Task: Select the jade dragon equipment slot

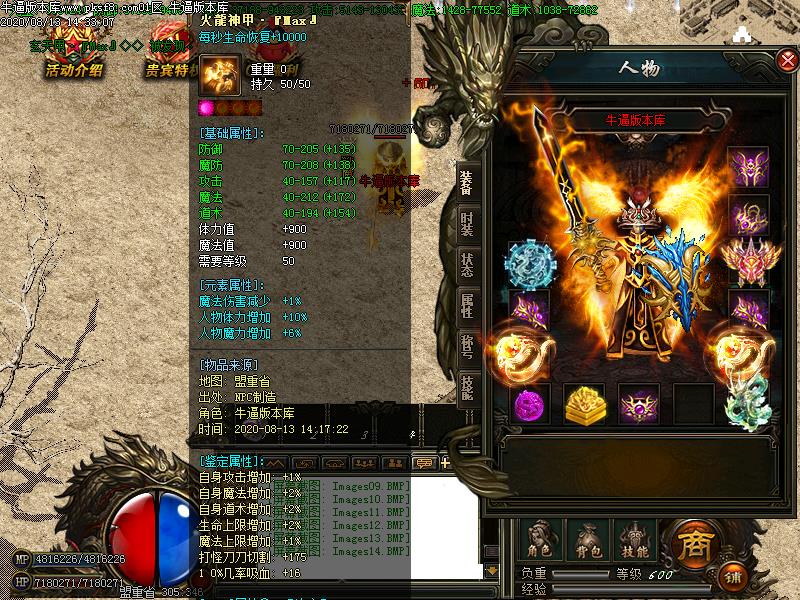Action: tap(748, 404)
